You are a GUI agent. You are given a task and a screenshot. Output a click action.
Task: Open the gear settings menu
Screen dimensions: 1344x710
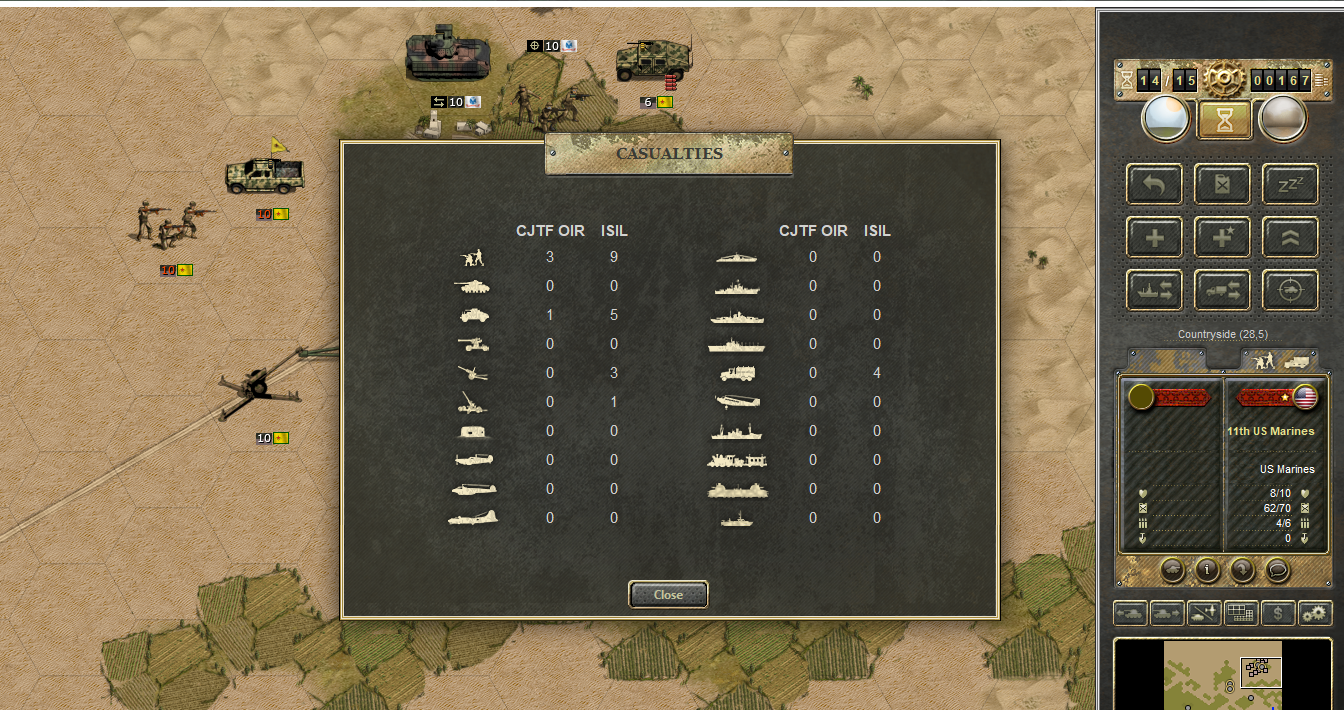point(1315,613)
